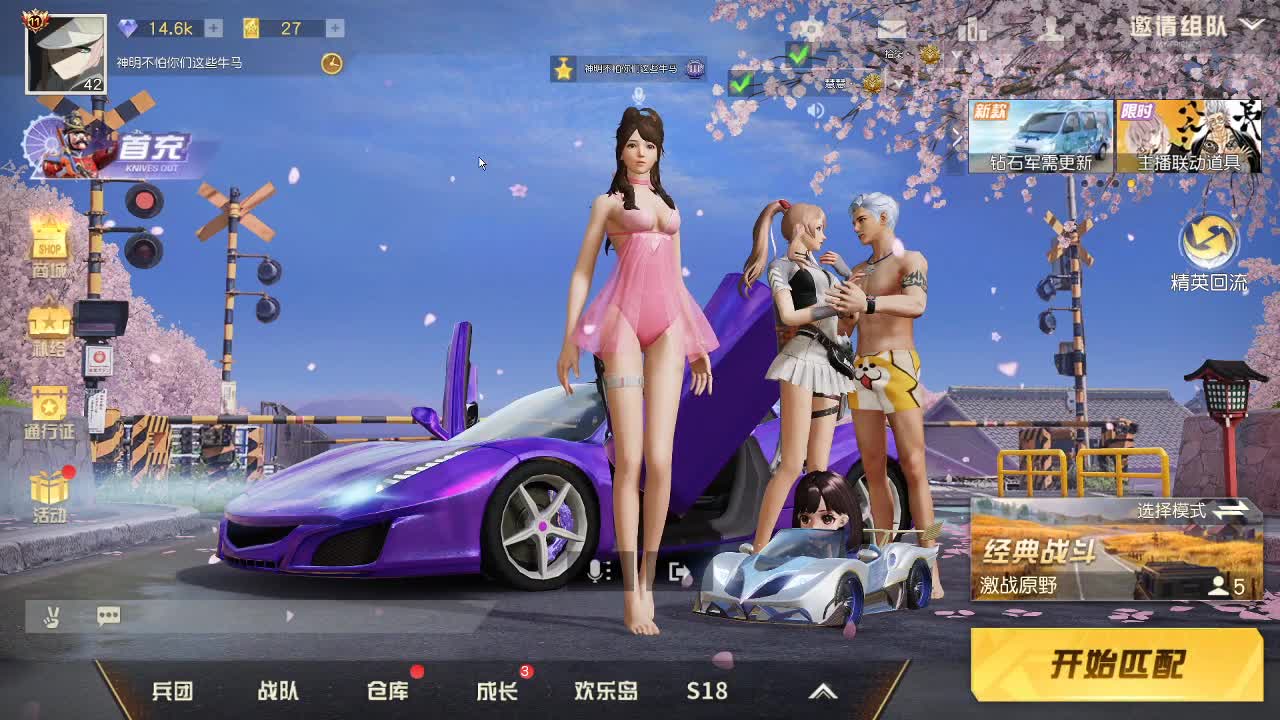
Task: Open the friend invite person icon
Action: pos(1052,30)
